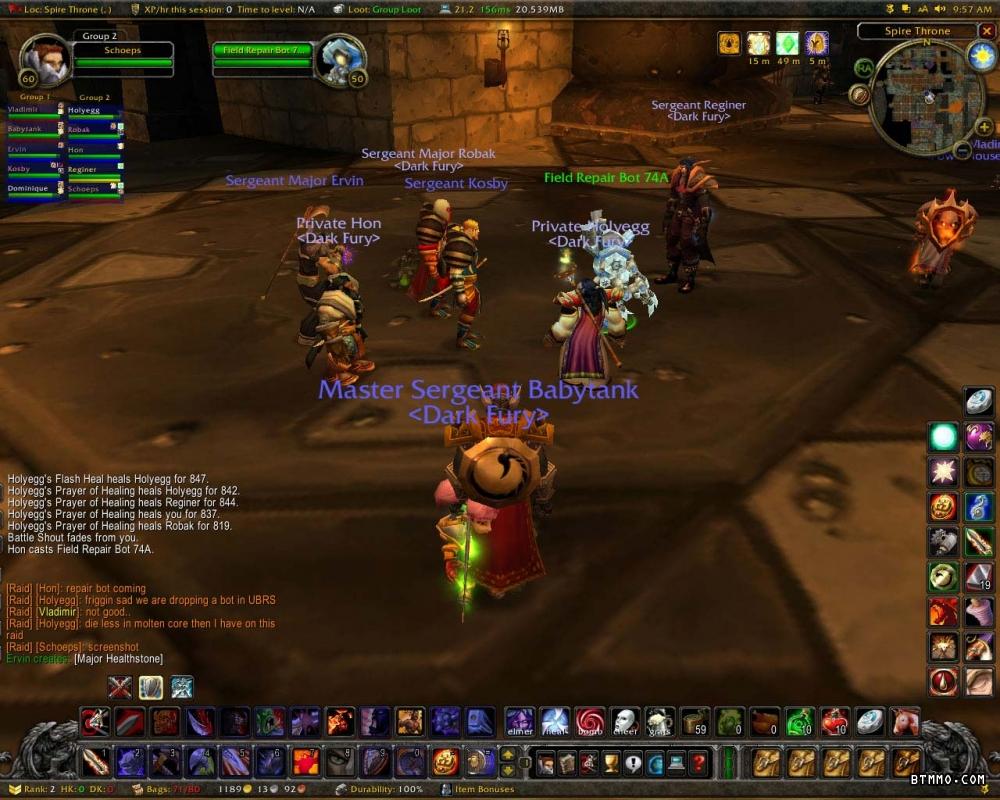Screen dimensions: 1000x800
Task: Close the minimap with the red X
Action: [987, 32]
